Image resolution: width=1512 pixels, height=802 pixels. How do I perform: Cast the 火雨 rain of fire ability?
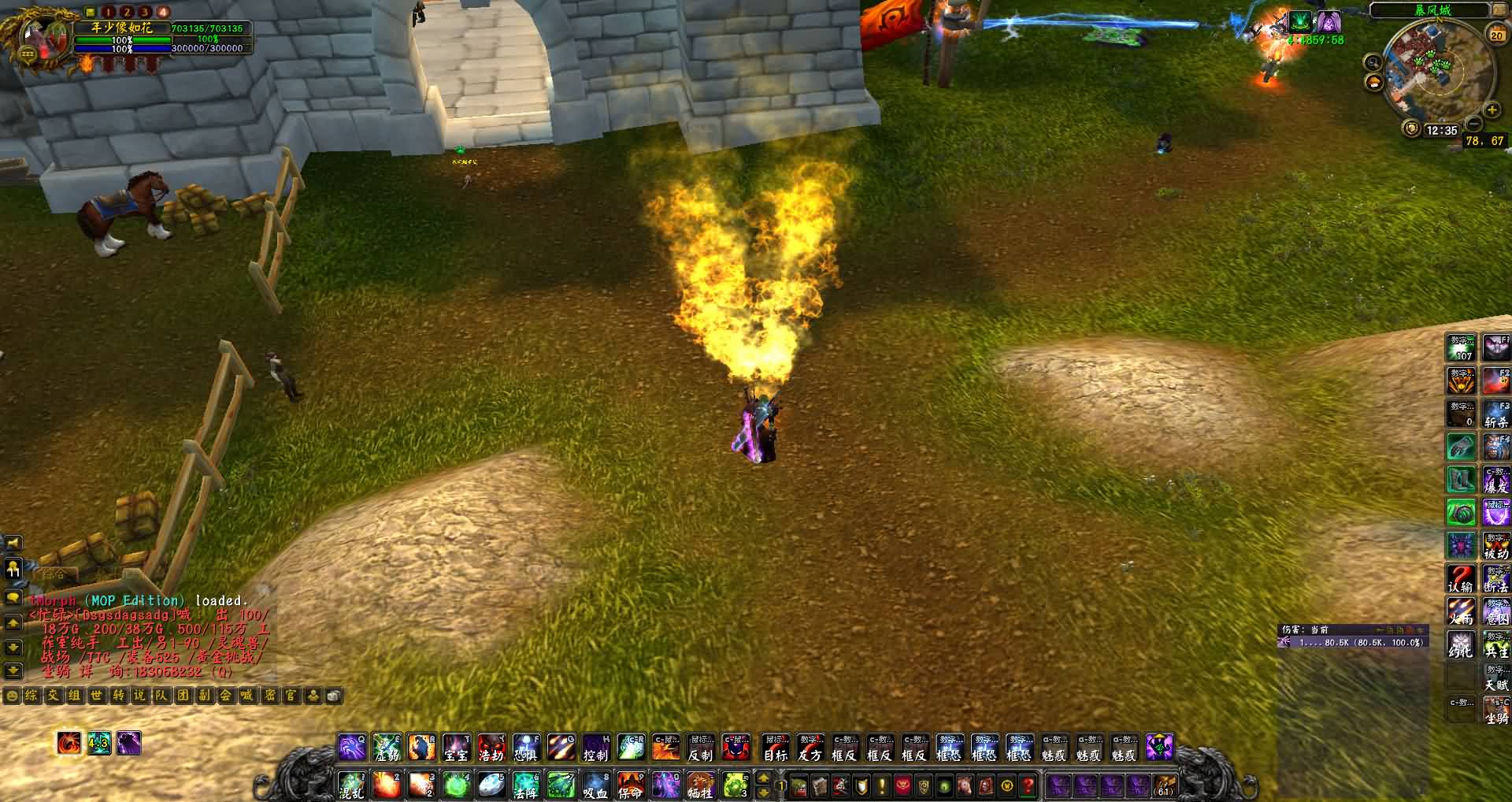[1461, 611]
